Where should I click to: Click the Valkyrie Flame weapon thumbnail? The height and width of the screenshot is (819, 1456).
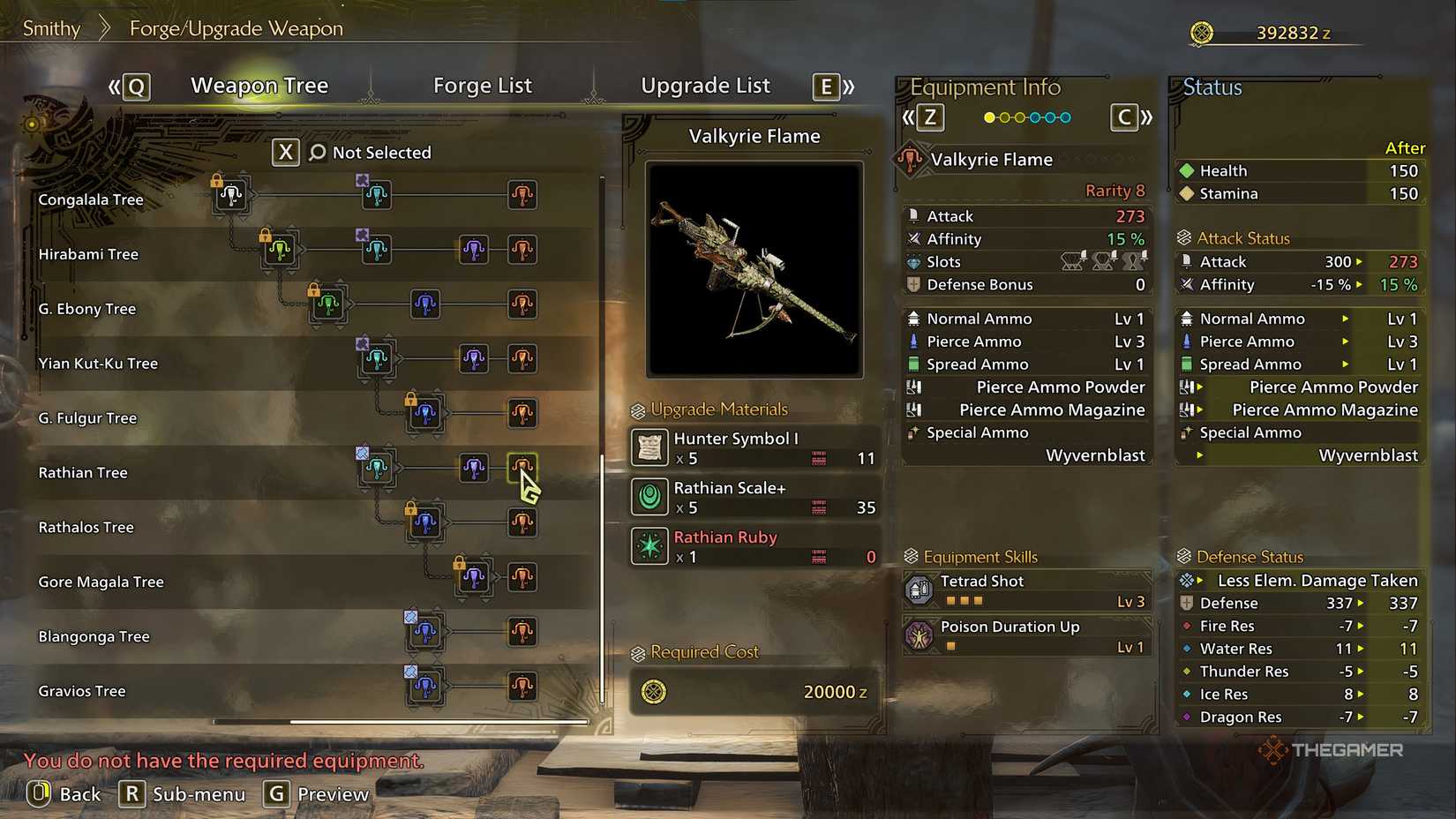pyautogui.click(x=754, y=267)
